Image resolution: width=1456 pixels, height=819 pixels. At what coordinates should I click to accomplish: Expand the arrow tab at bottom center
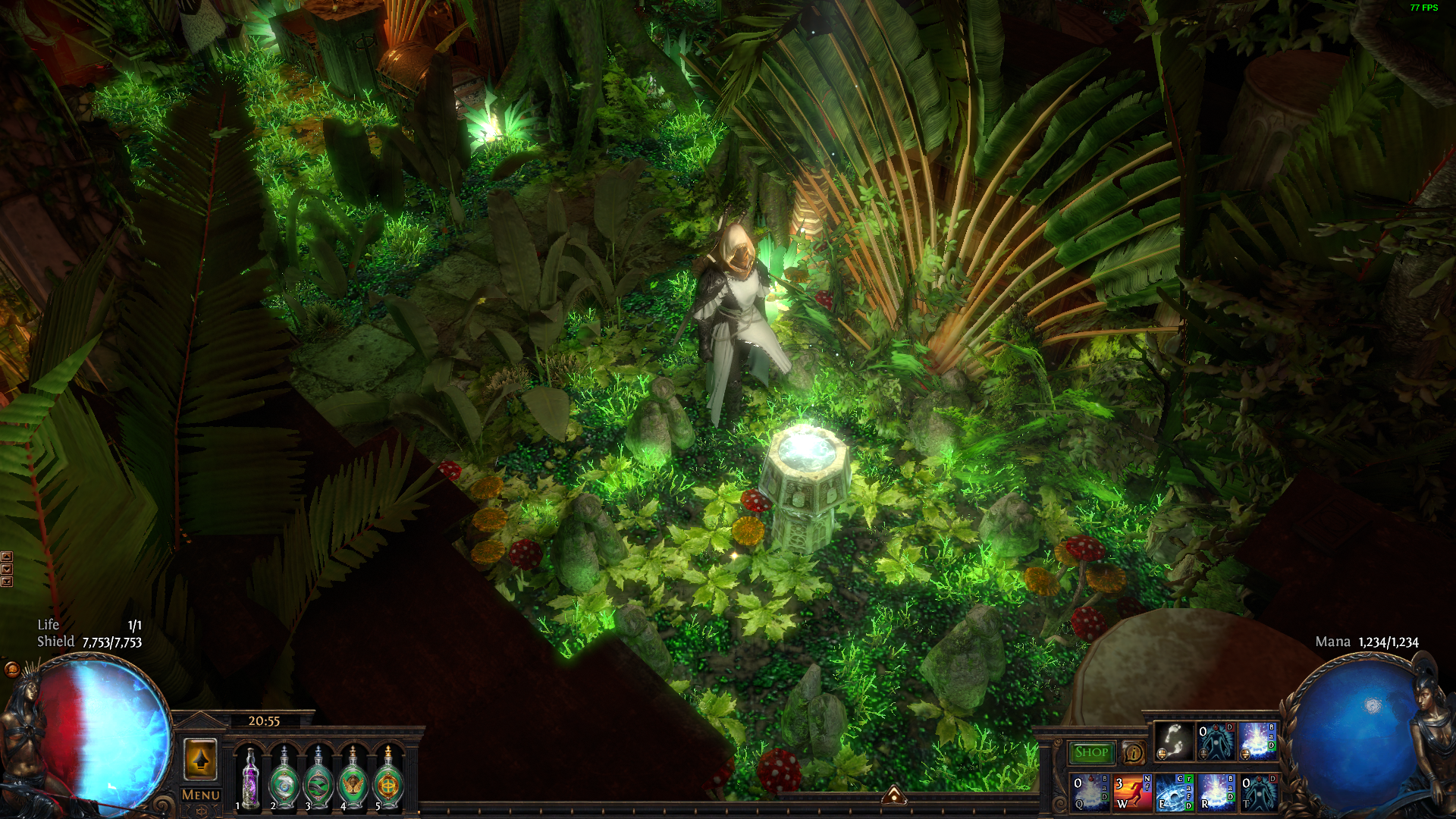894,795
